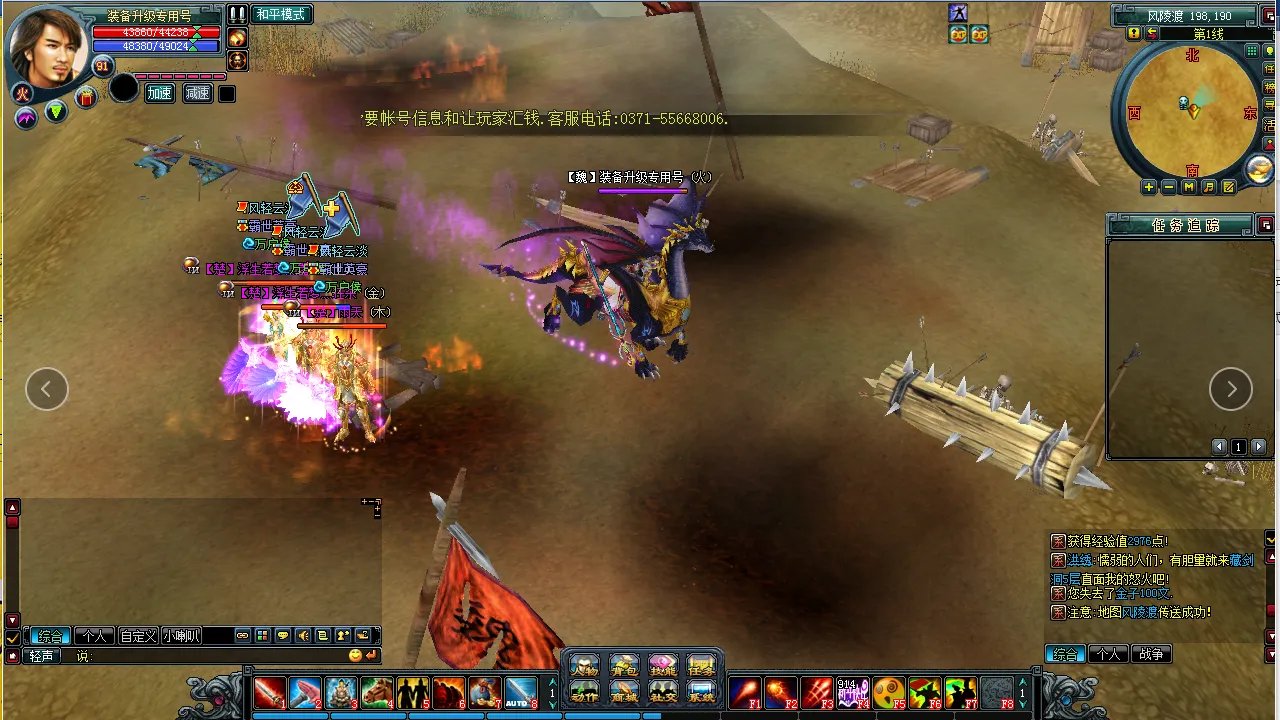Click the 和平模式 peace mode button
The width and height of the screenshot is (1280, 720).
(x=281, y=14)
